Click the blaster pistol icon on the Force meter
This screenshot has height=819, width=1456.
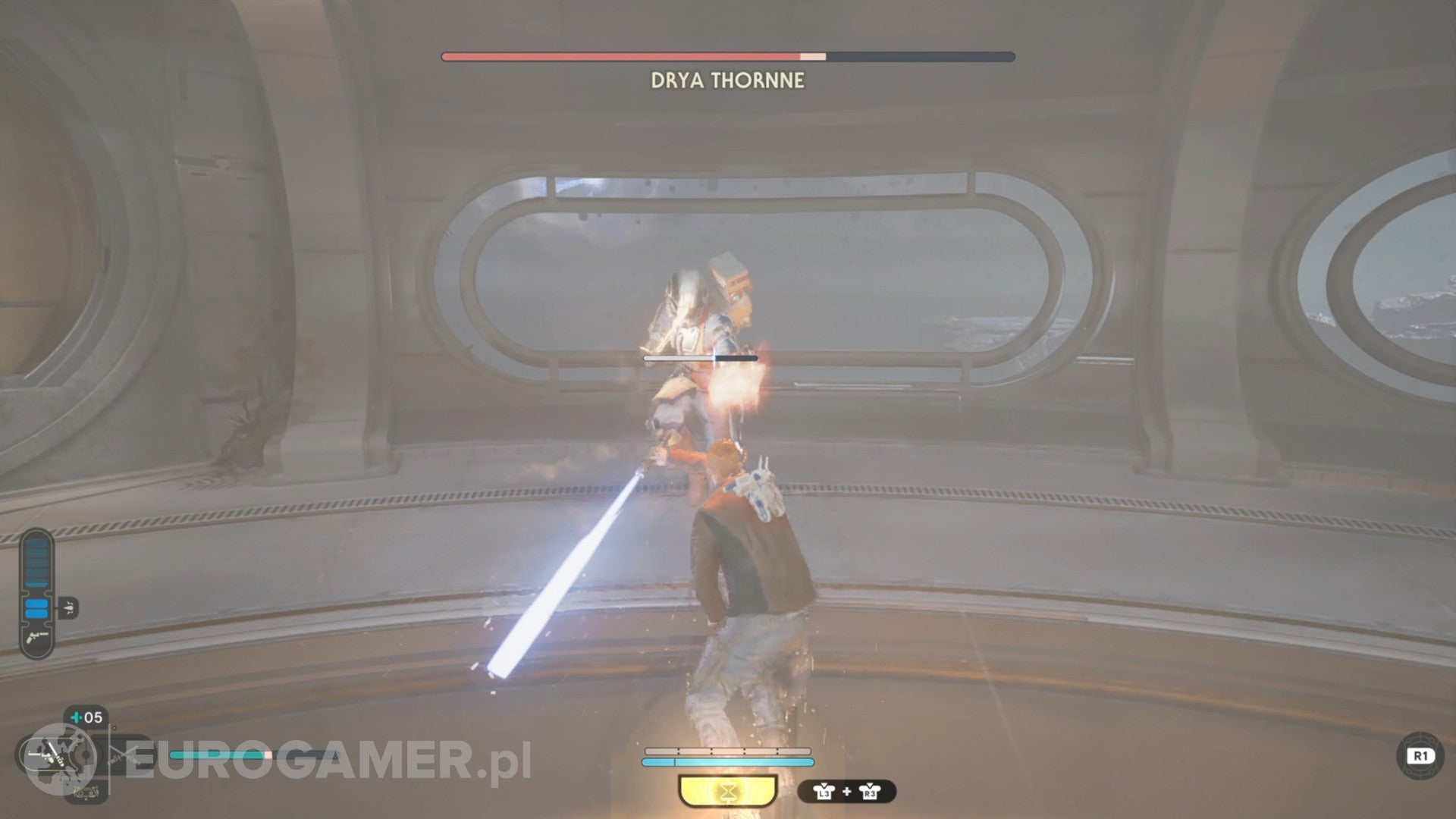tap(36, 639)
